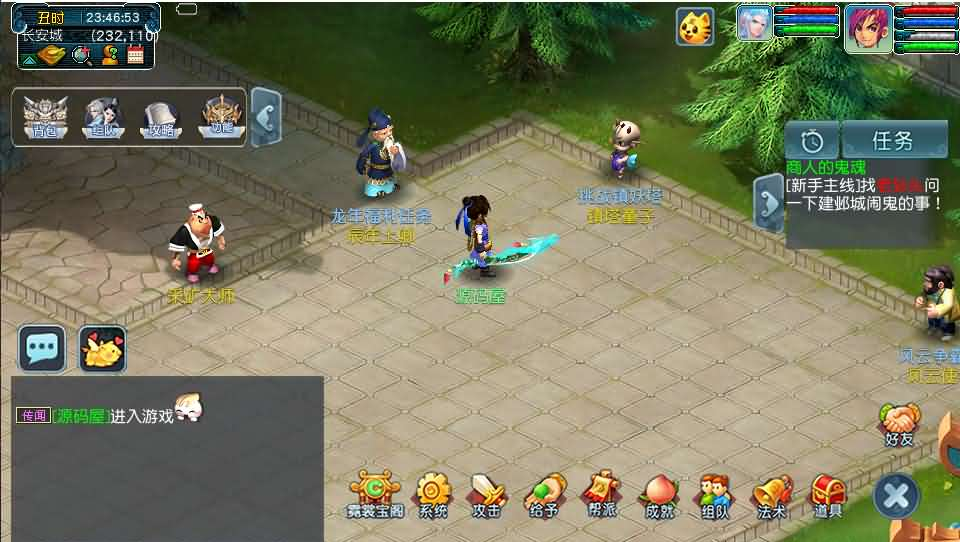Viewport: 960px width, 542px height.
Task: Open the 法术 spells bell icon
Action: coord(771,493)
